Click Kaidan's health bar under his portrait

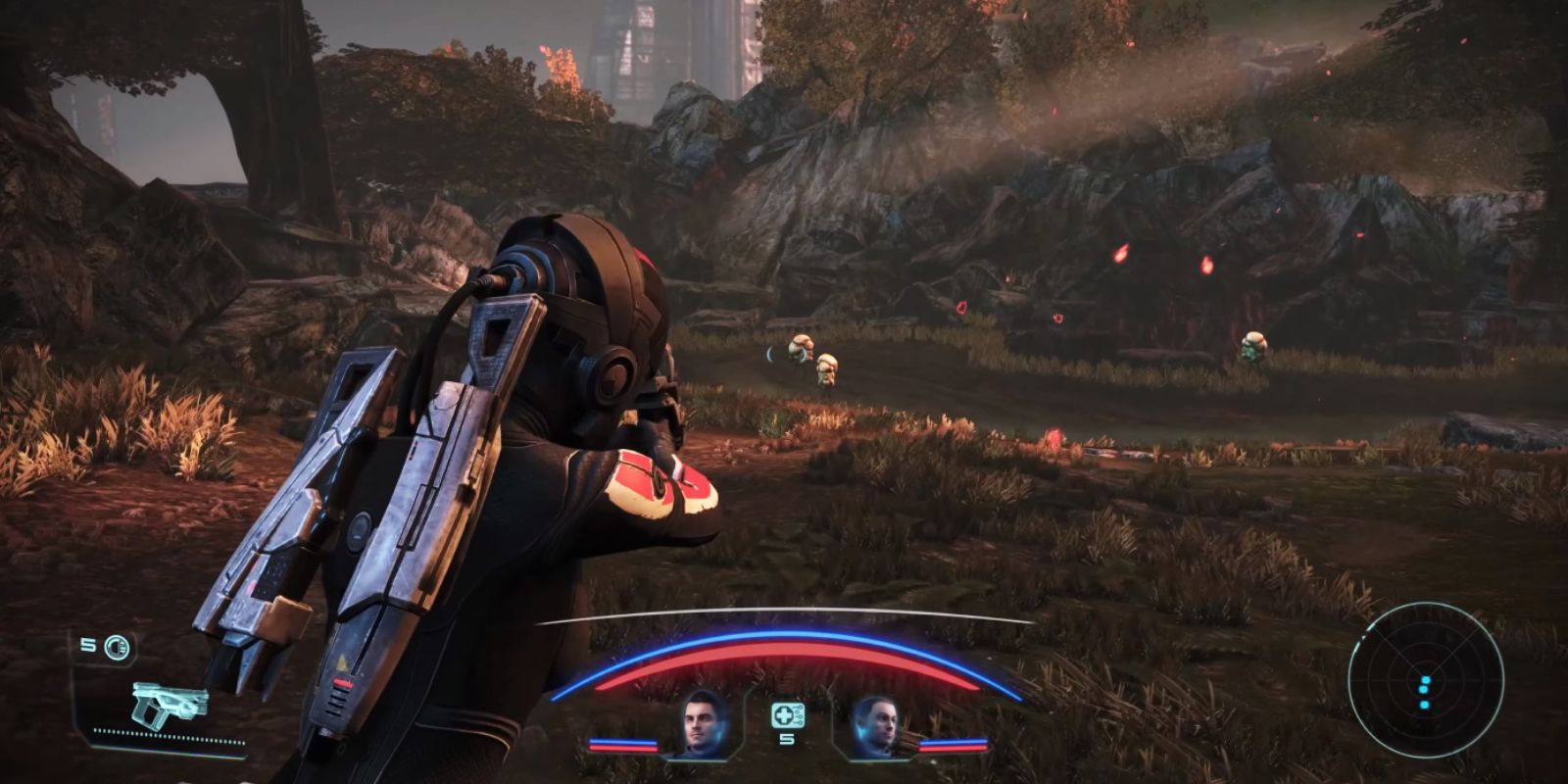(623, 748)
